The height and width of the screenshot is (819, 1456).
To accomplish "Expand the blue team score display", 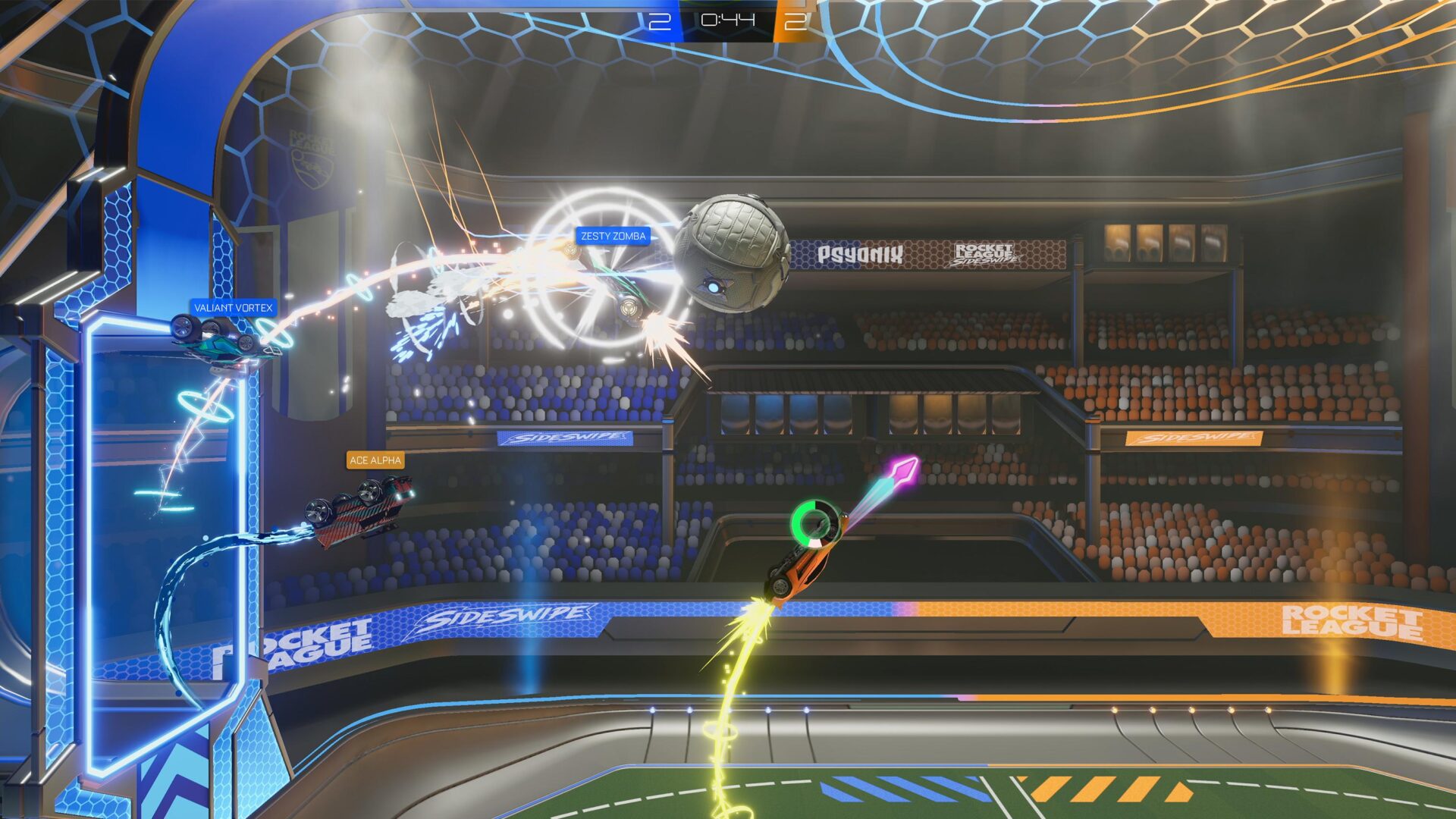I will coord(660,20).
